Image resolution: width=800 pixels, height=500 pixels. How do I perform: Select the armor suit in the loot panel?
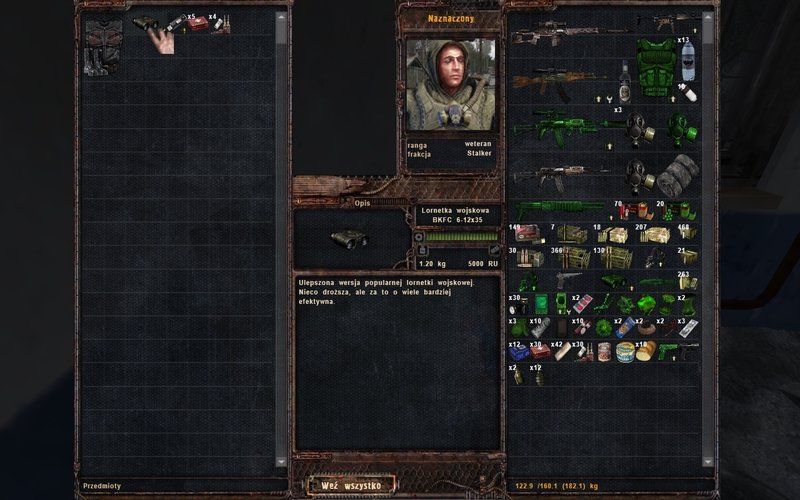(103, 46)
